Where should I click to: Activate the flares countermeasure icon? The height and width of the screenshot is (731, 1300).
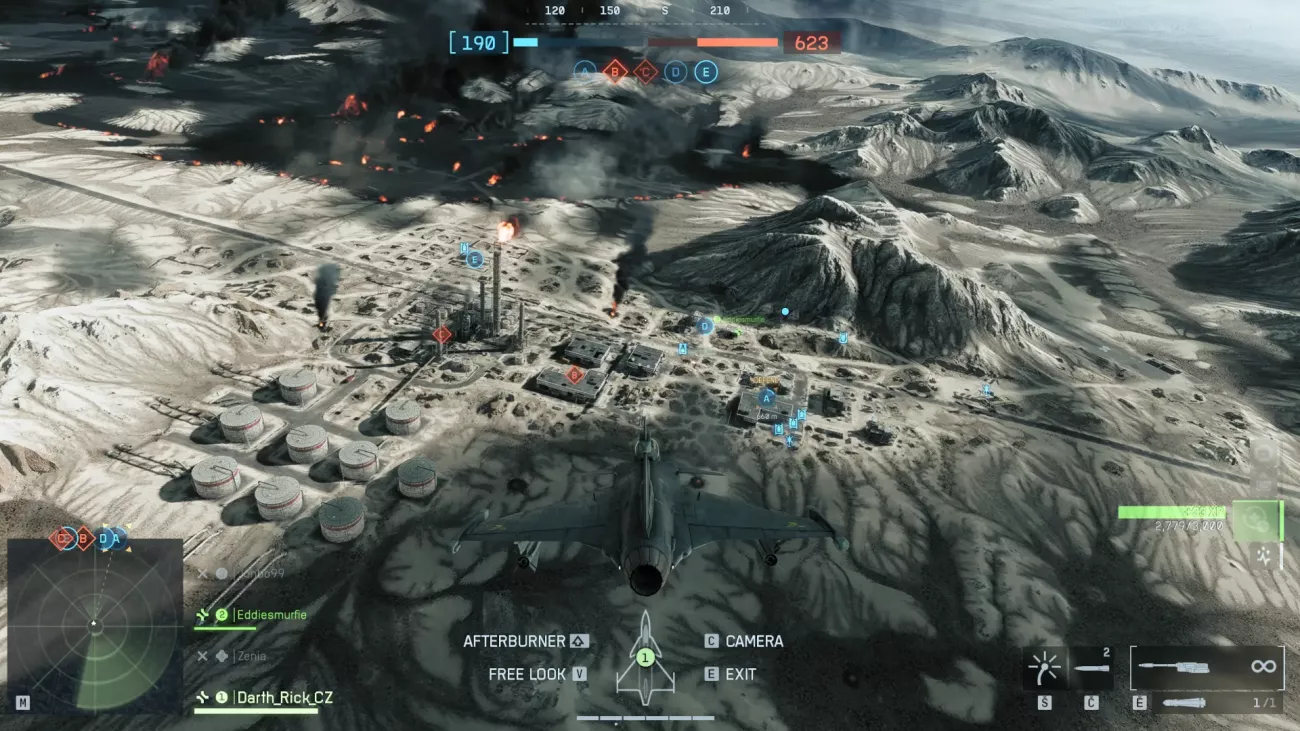[1045, 667]
